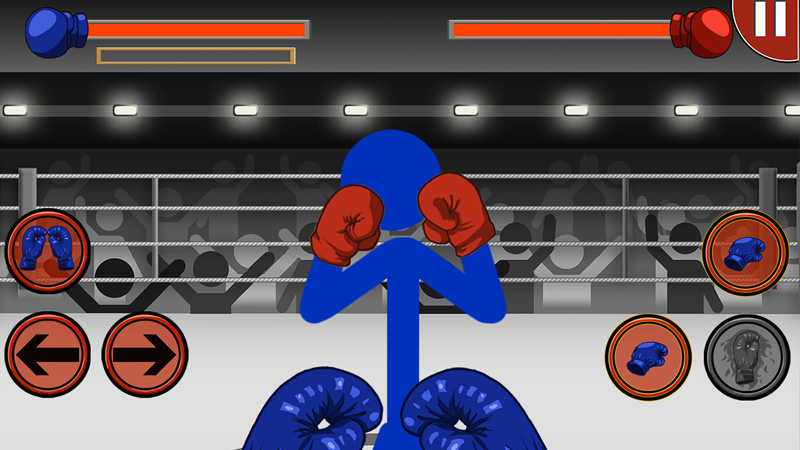Throw a punch with the lower blue glove button
Screen dimensions: 800x450
(648, 357)
